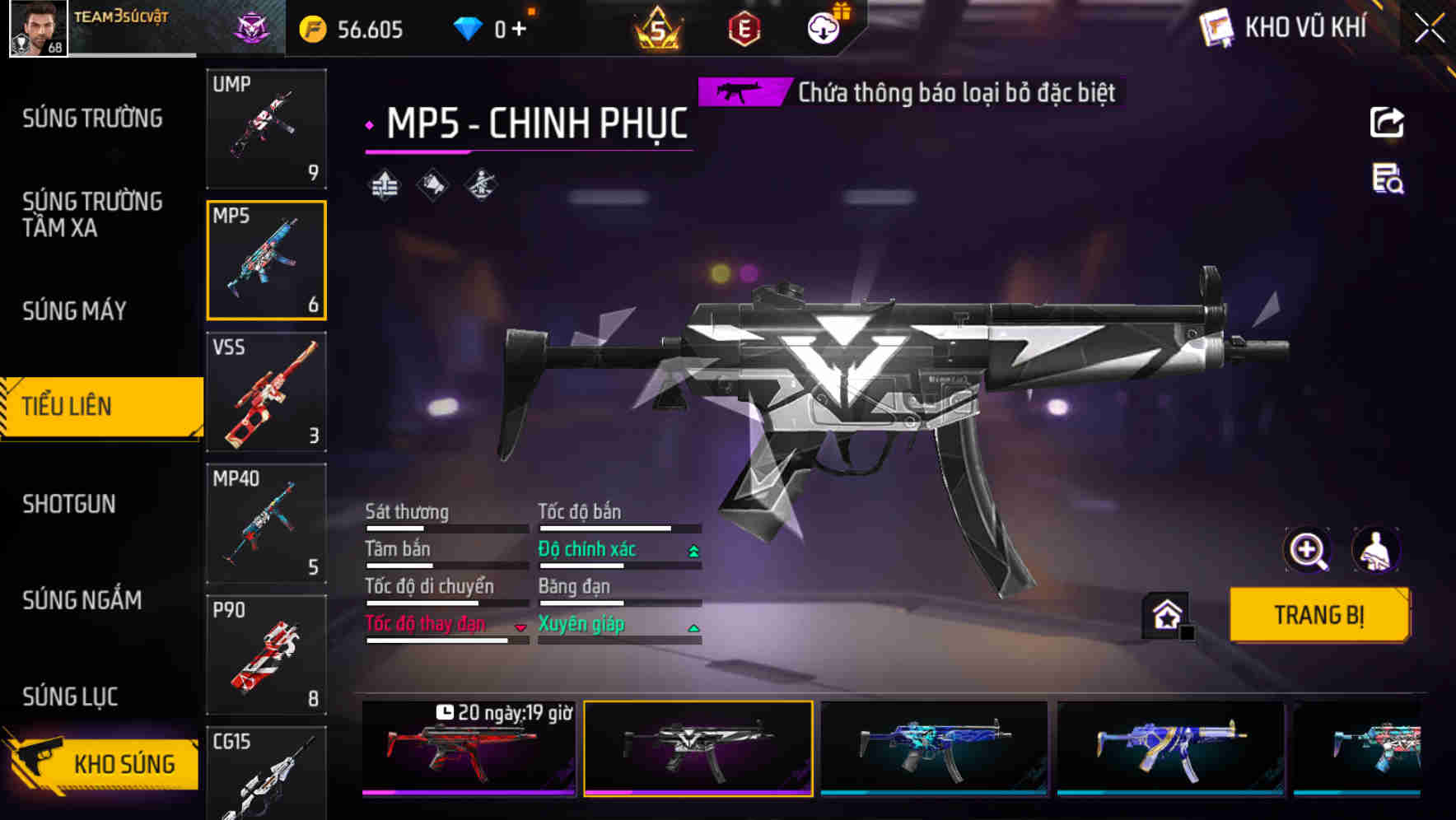Open the SÚNG MÁY weapon category
The height and width of the screenshot is (820, 1456).
(74, 311)
